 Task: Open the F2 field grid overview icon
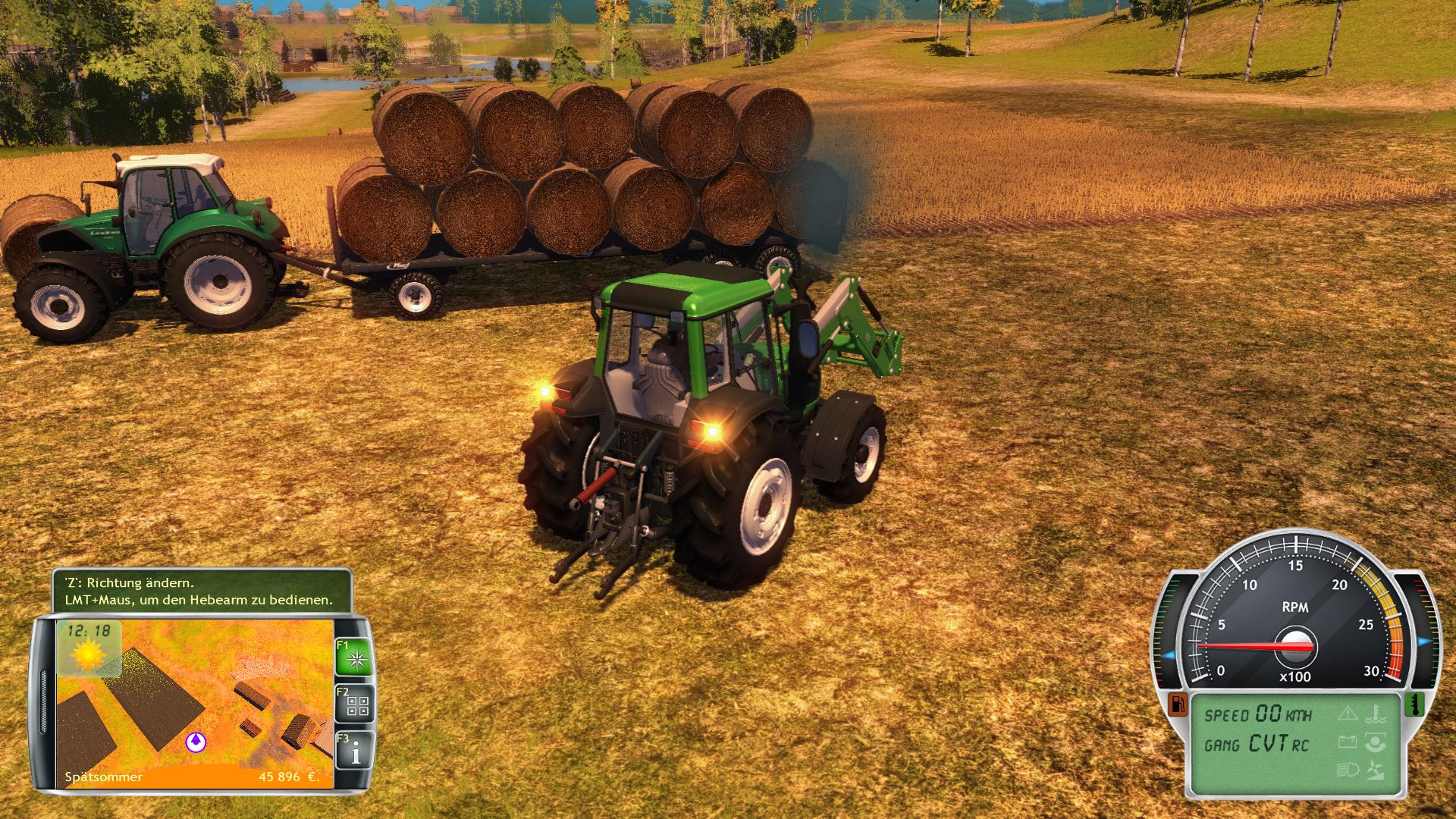pos(356,705)
